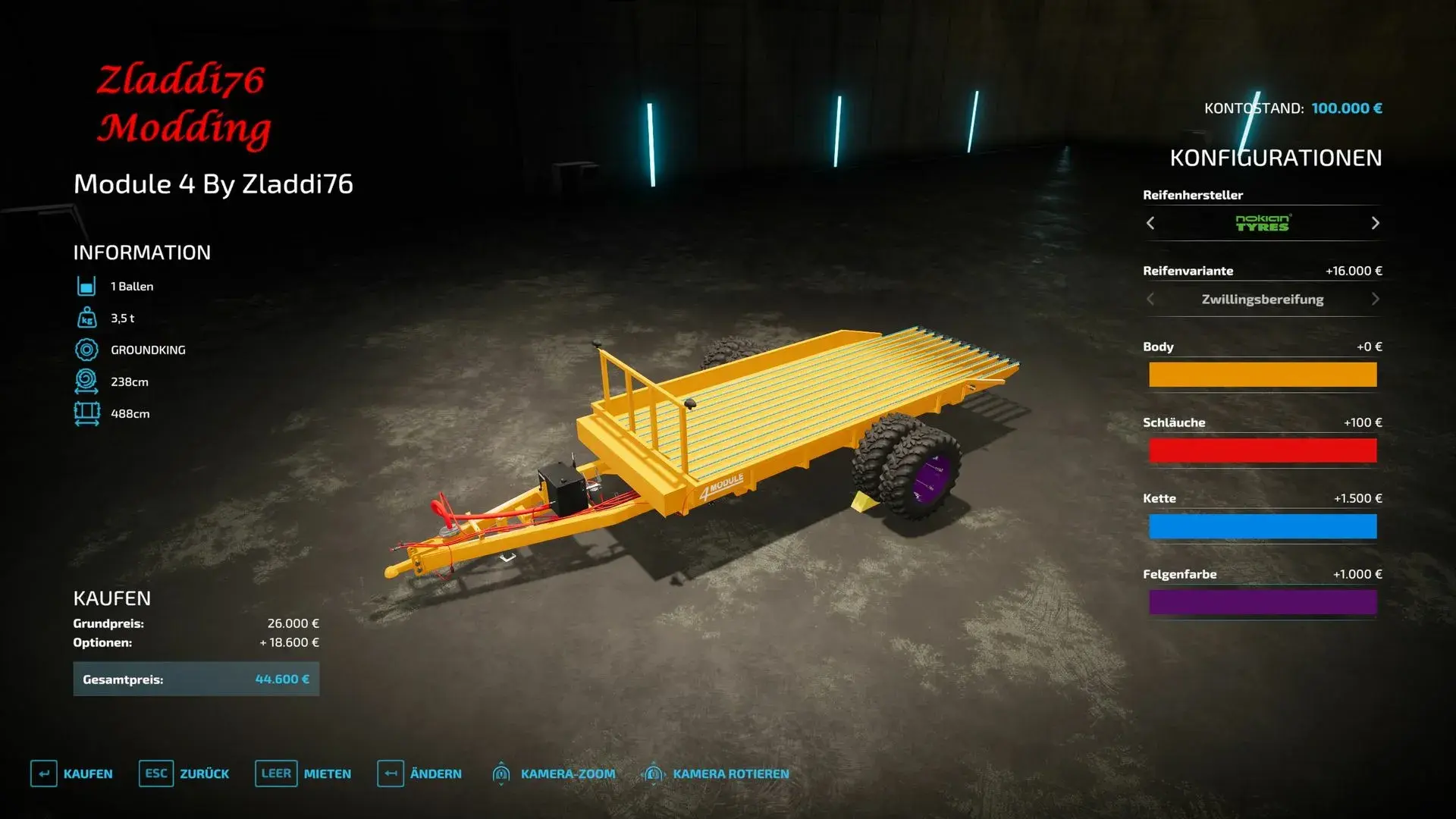
Task: Click the Nokian Tyres manufacturer logo
Action: (x=1262, y=223)
